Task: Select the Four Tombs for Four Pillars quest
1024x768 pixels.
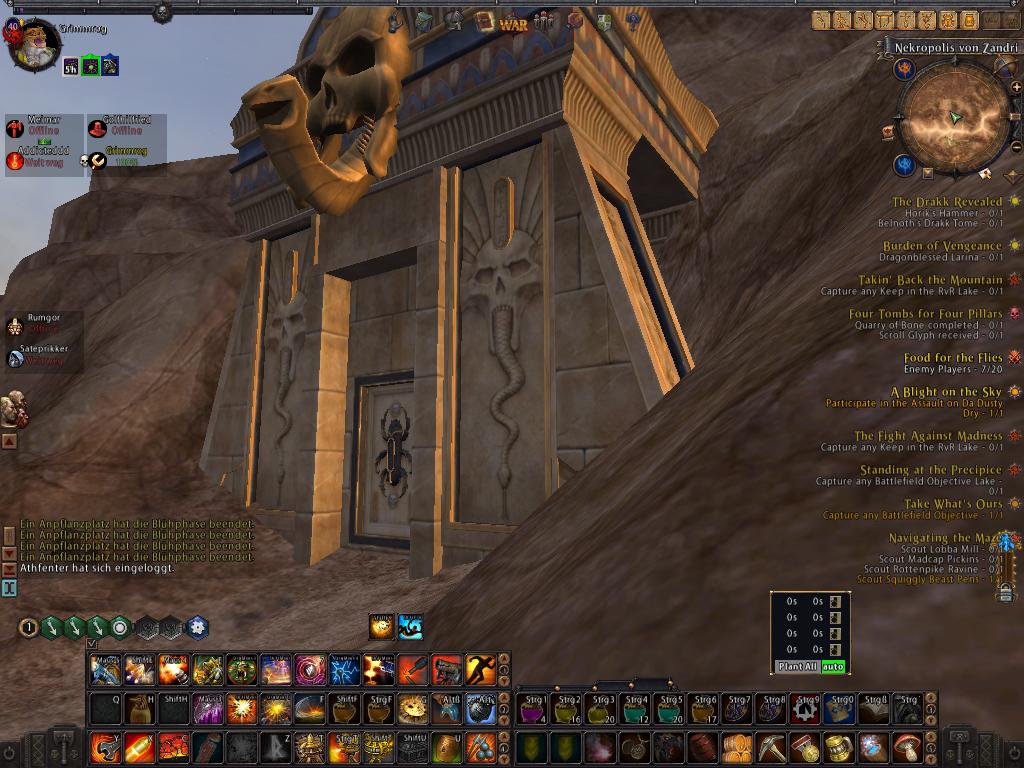Action: coord(925,314)
